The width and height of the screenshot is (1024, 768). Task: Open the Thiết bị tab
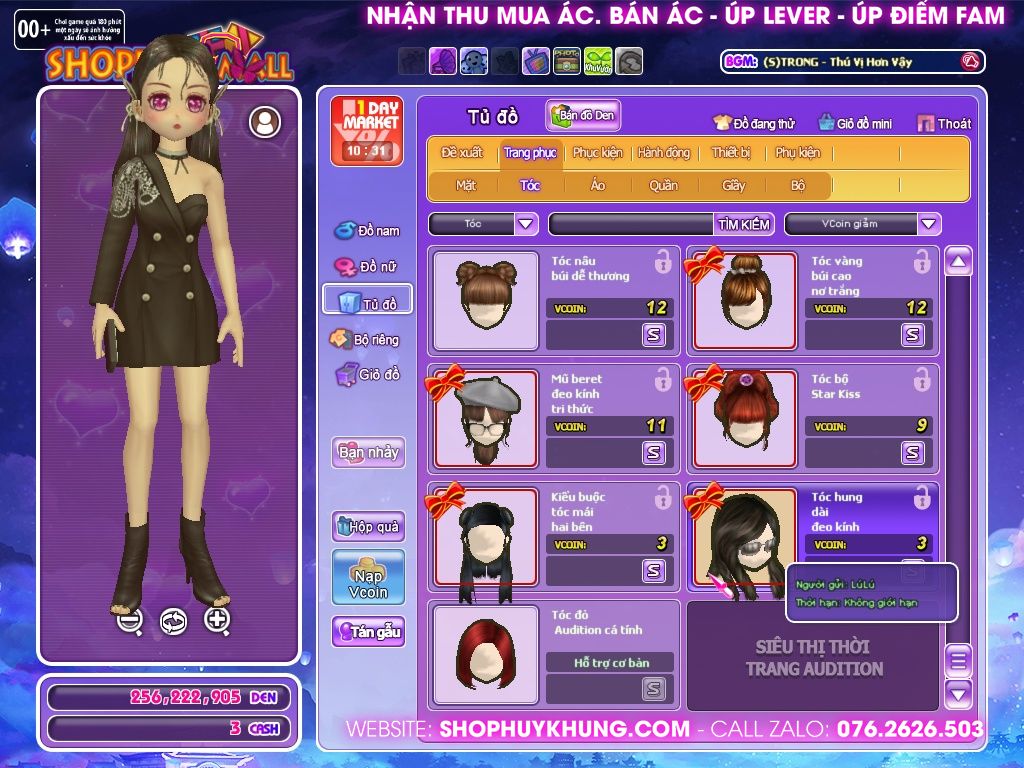(731, 153)
